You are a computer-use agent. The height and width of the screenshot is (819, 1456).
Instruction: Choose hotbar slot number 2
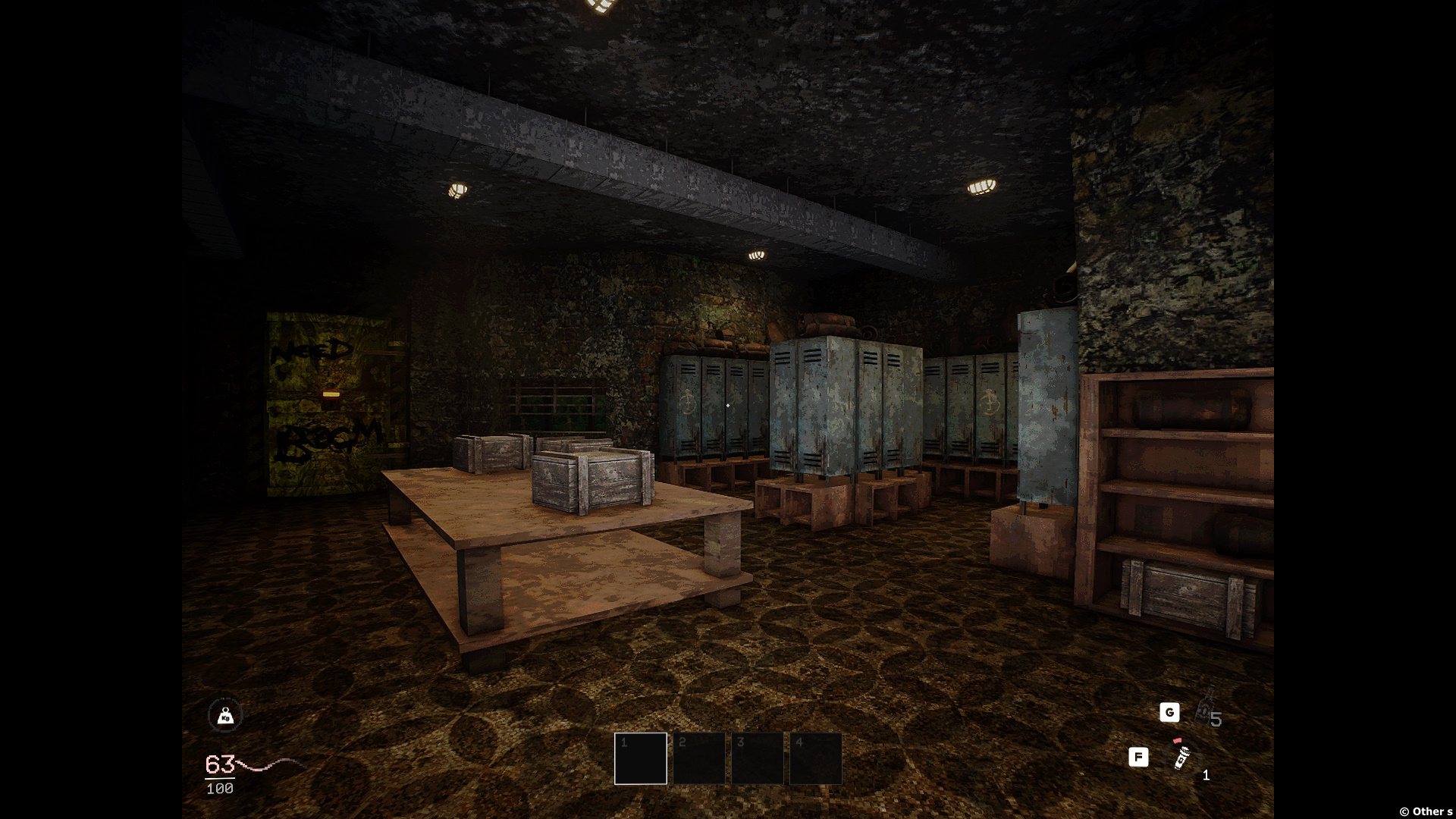pos(699,758)
